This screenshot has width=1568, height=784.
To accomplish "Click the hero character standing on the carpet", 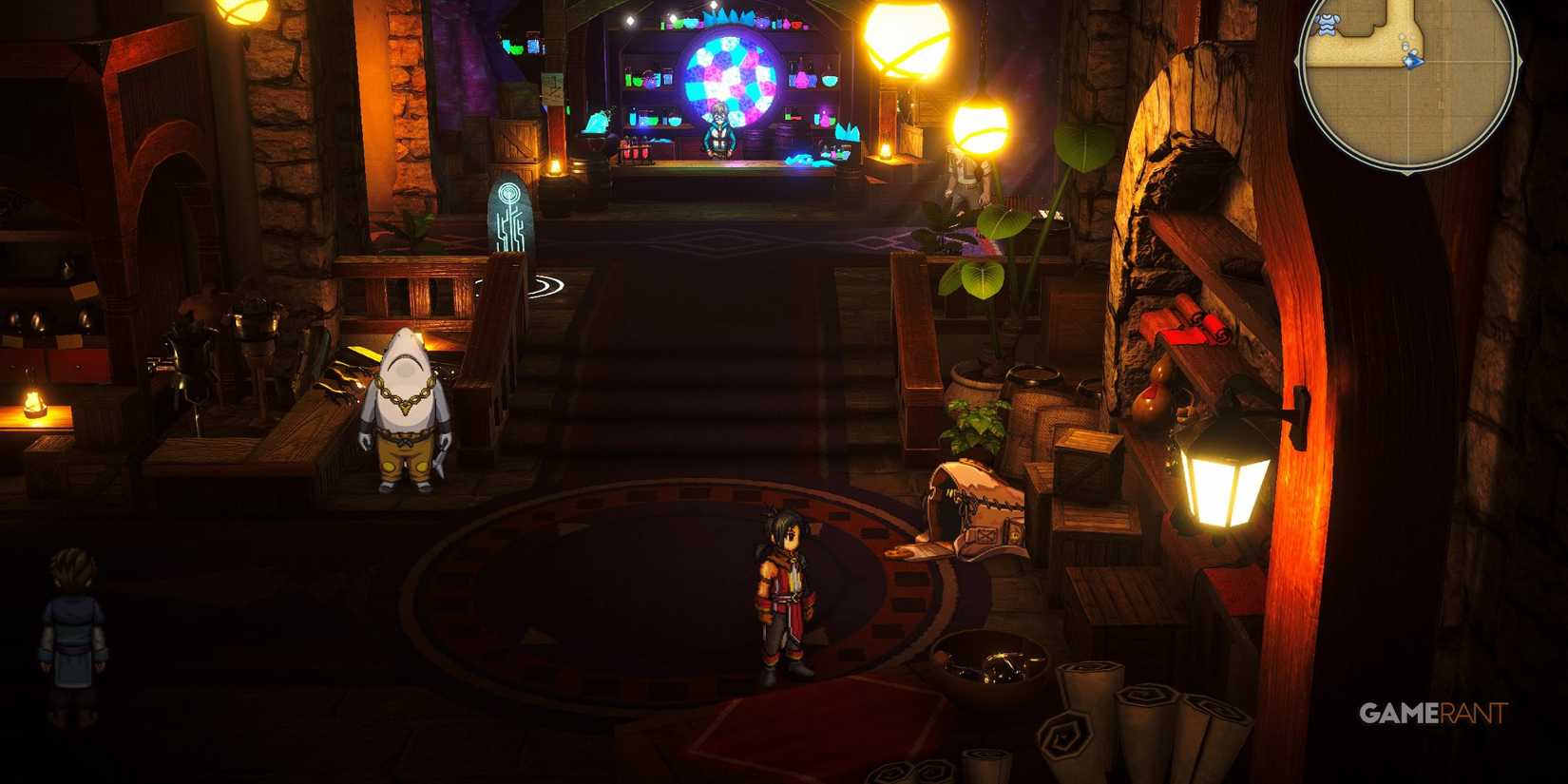I will coord(784,589).
